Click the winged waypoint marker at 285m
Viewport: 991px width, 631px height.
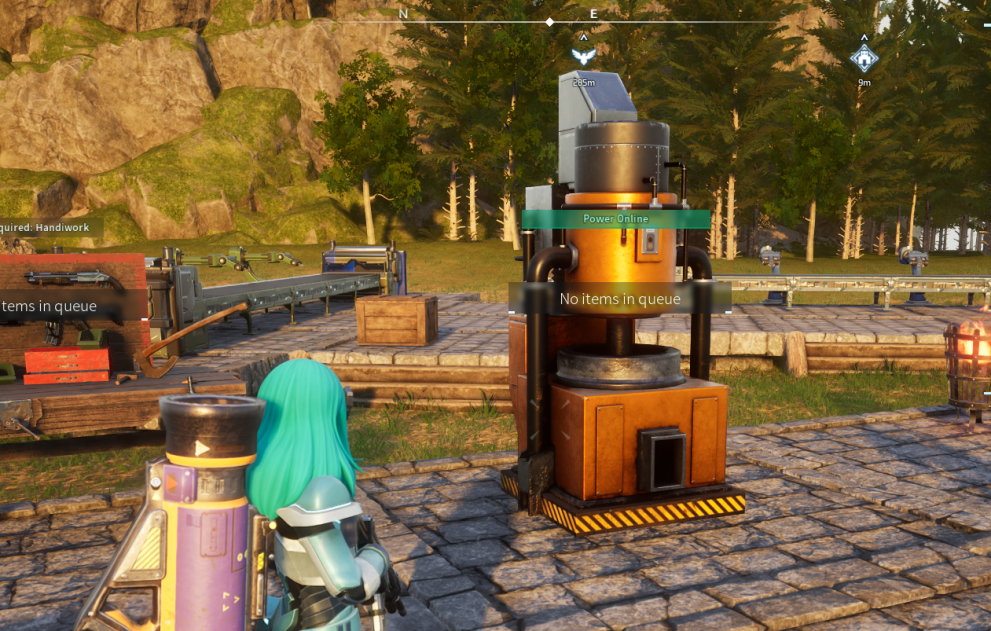pyautogui.click(x=583, y=55)
